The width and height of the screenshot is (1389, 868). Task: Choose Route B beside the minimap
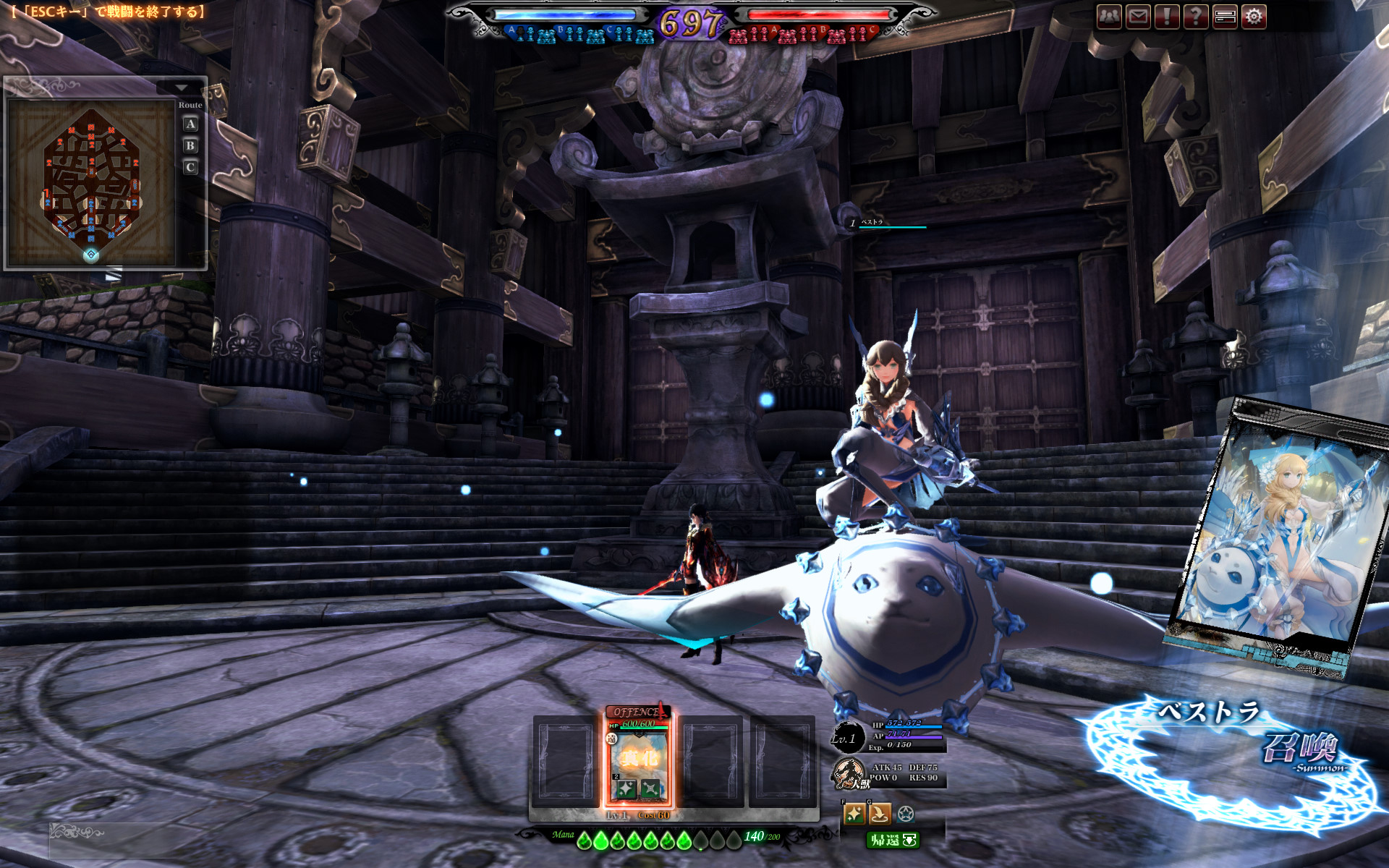[x=190, y=145]
